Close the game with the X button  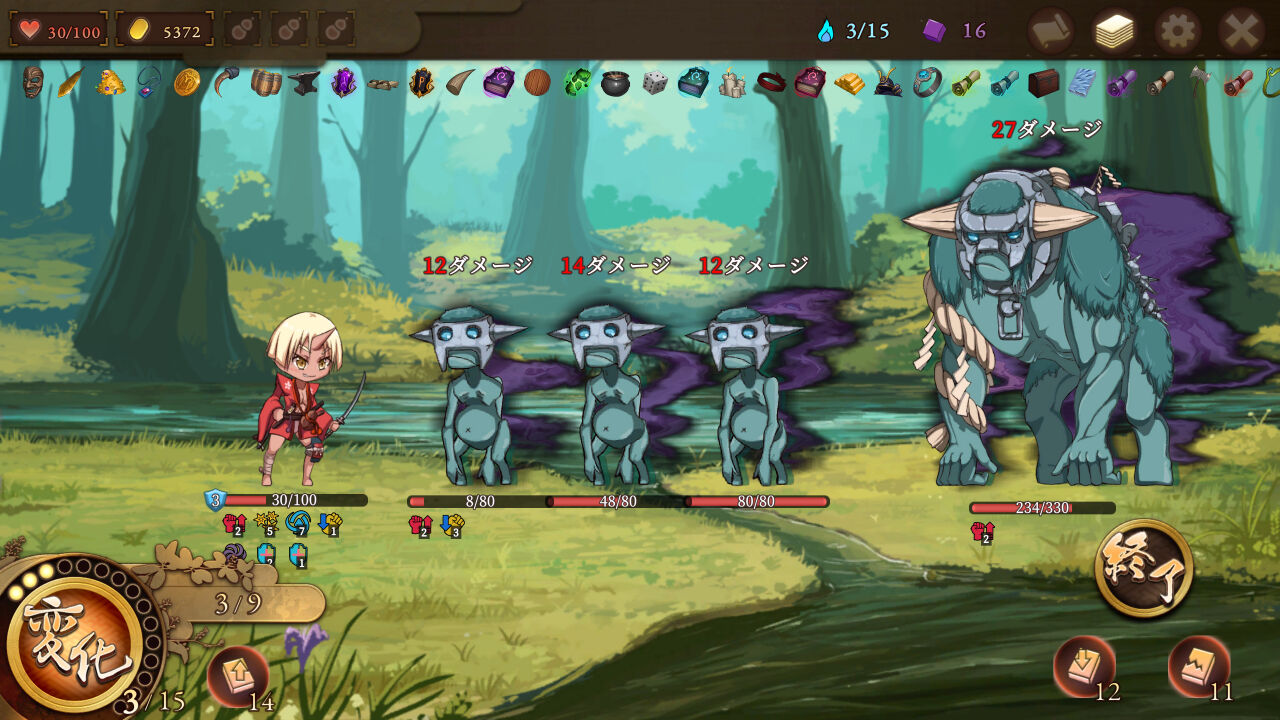(1241, 31)
